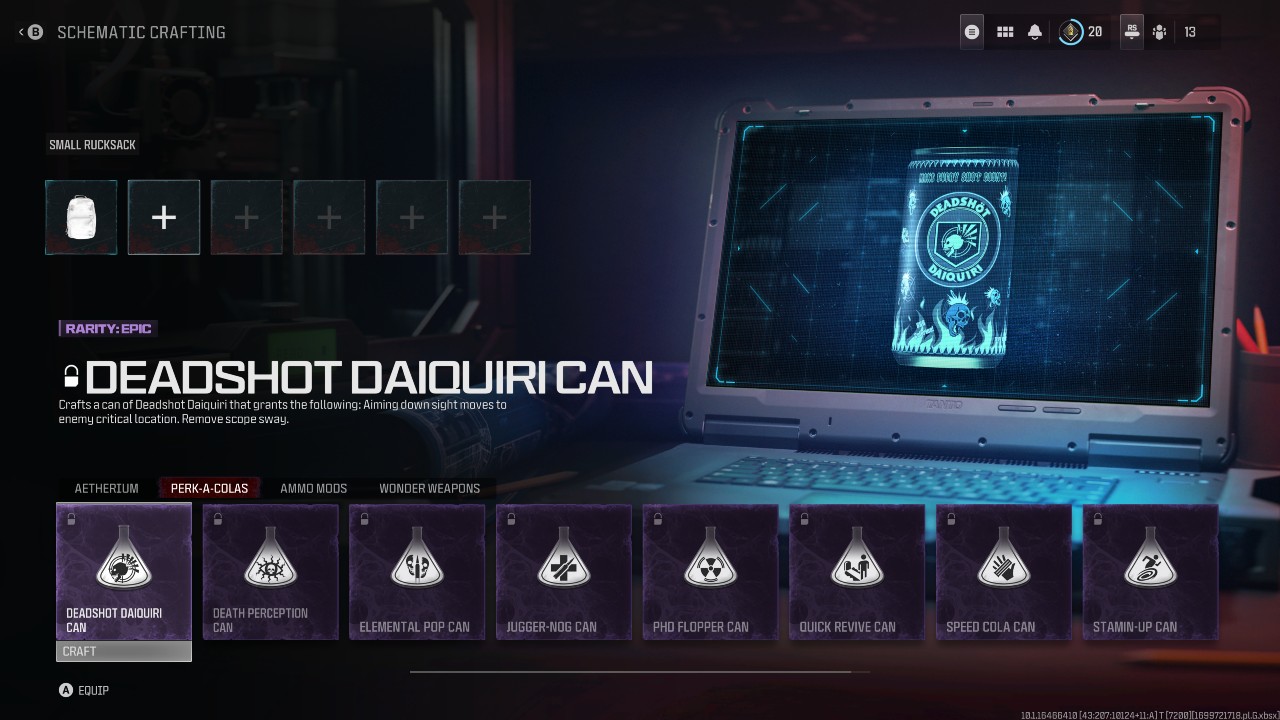This screenshot has height=720, width=1280.
Task: Select the Death Perception Can schematic
Action: coord(270,570)
